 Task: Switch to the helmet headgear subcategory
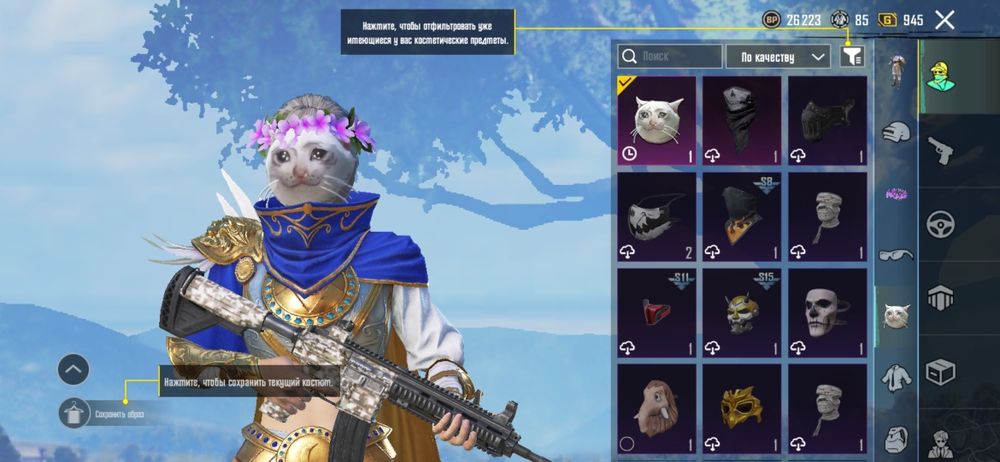[895, 438]
